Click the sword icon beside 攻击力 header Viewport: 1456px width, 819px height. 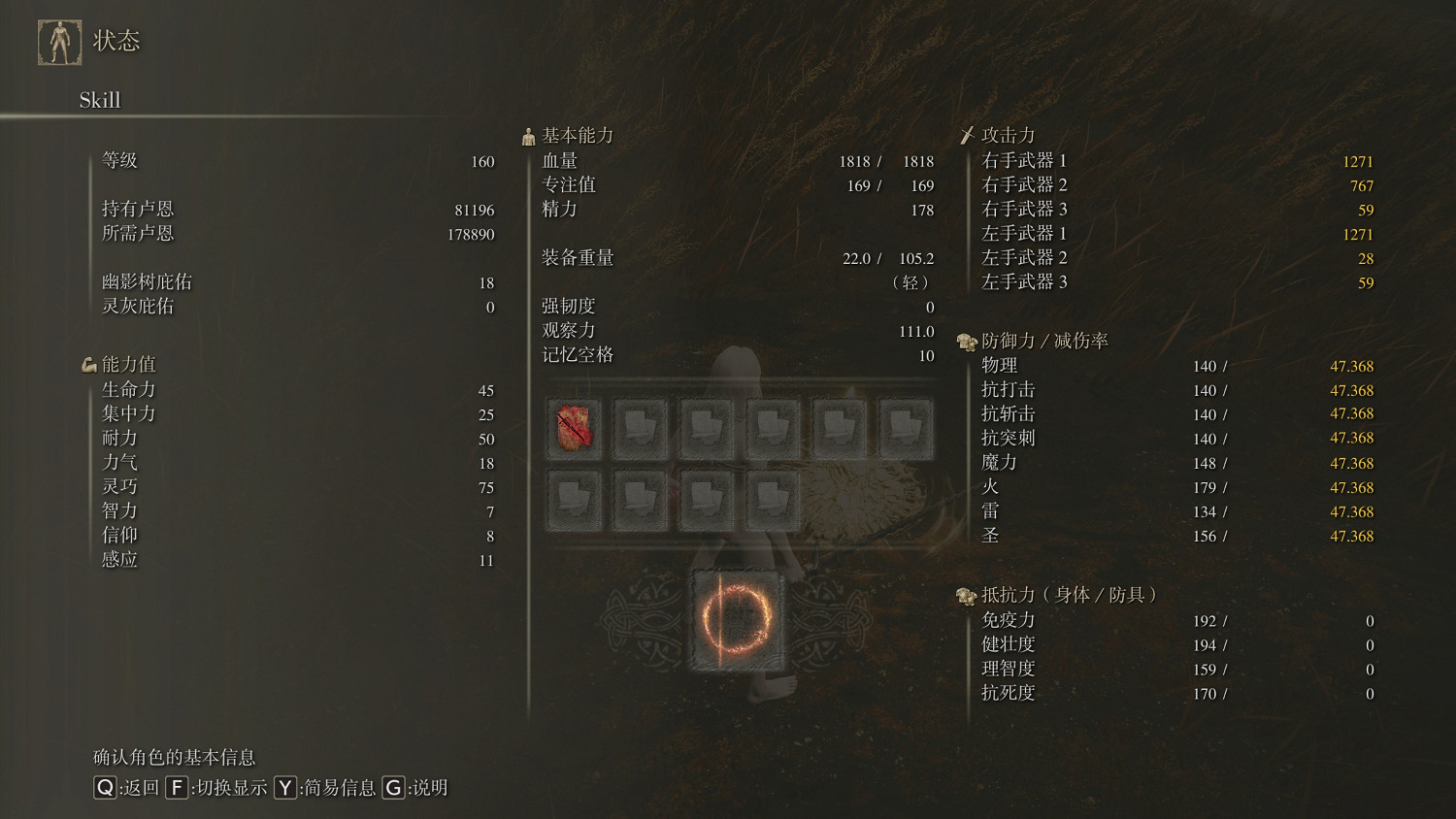coord(967,134)
